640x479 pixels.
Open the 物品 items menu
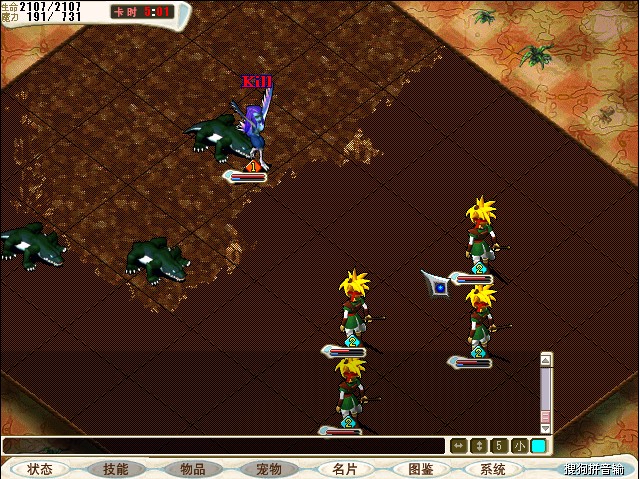click(192, 468)
